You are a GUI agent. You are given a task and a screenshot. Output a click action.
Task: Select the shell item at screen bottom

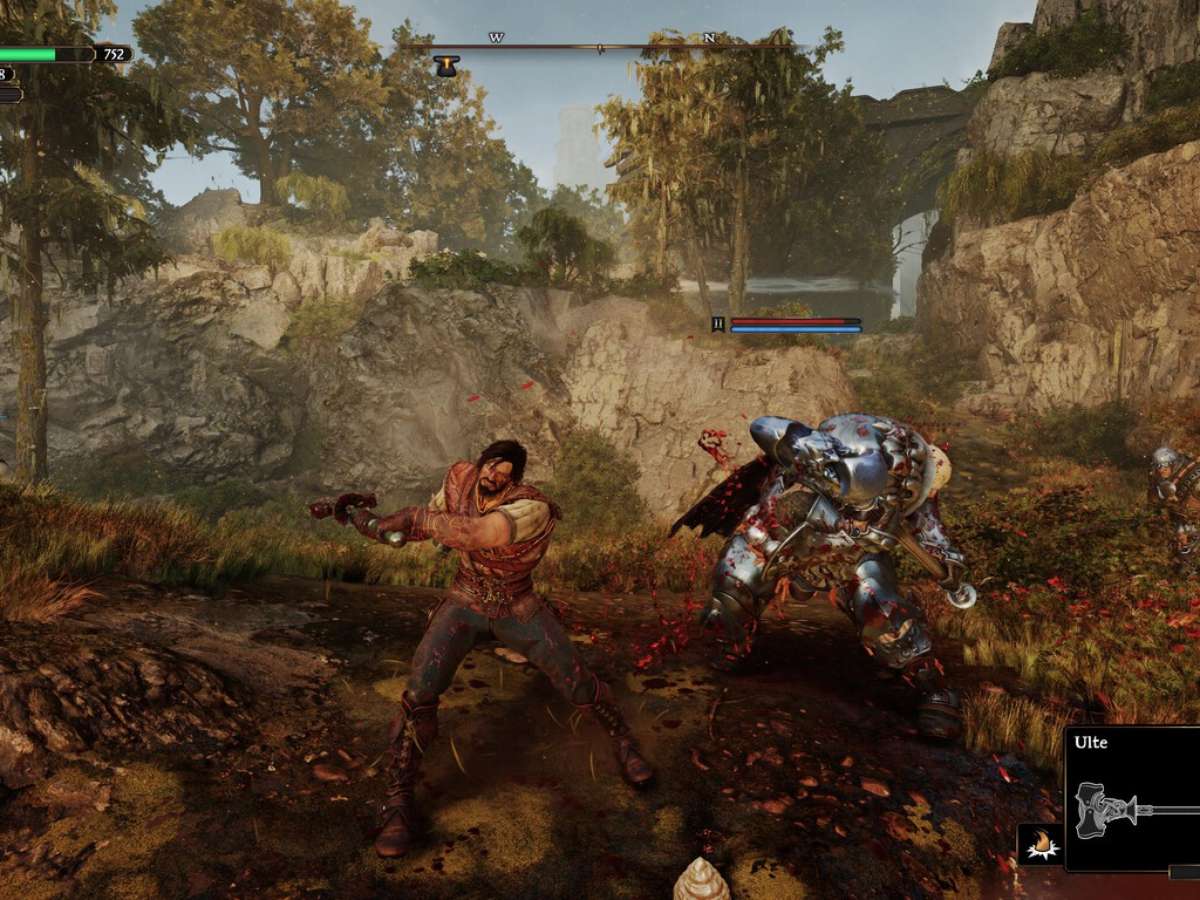coord(701,880)
